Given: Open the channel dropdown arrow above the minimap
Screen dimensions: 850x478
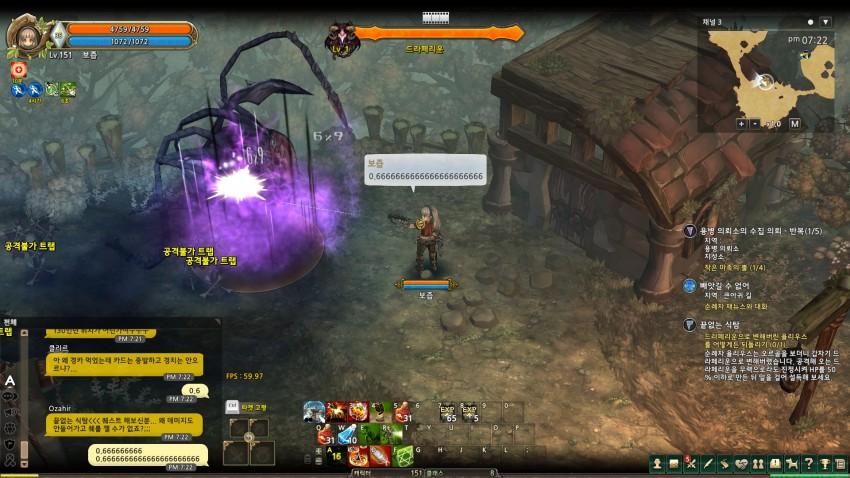Looking at the screenshot, I should [826, 20].
